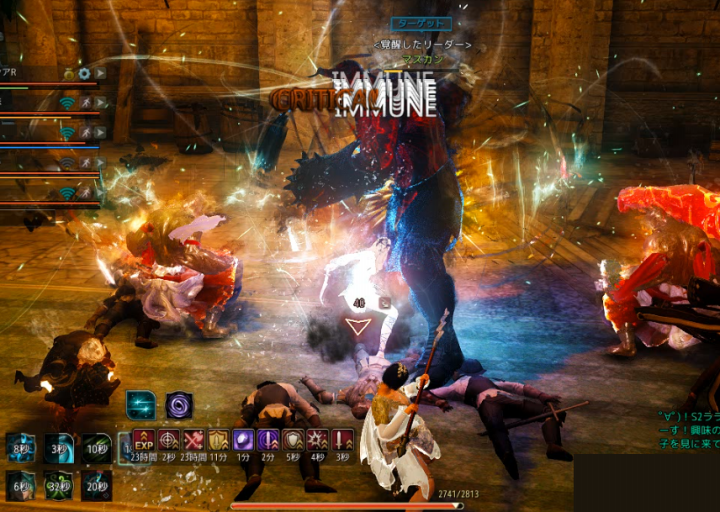This screenshot has width=720, height=512.
Task: Click the crosshair target buff icon
Action: pyautogui.click(x=169, y=439)
